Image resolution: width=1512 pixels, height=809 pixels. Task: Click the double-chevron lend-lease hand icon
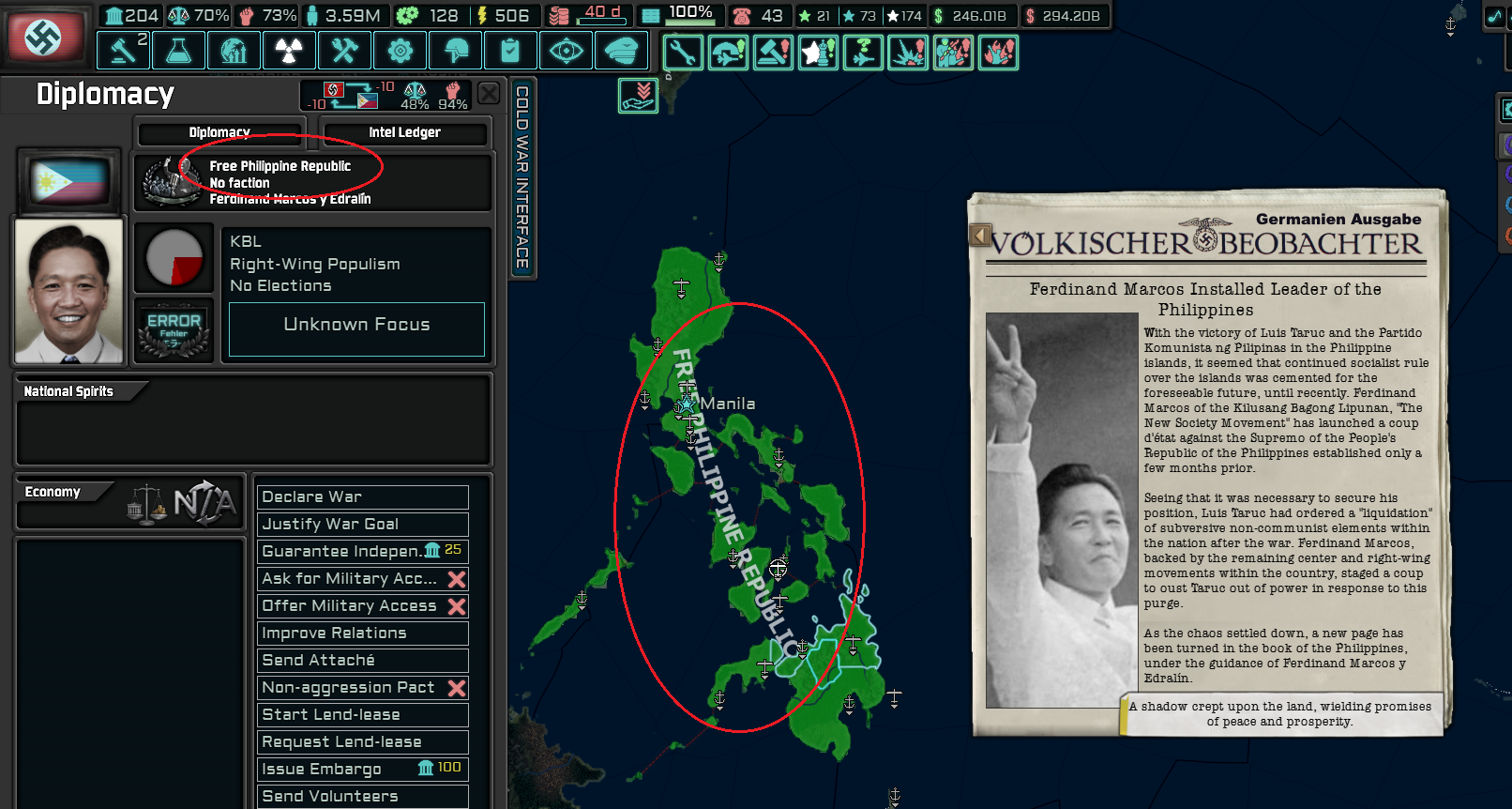pyautogui.click(x=637, y=95)
